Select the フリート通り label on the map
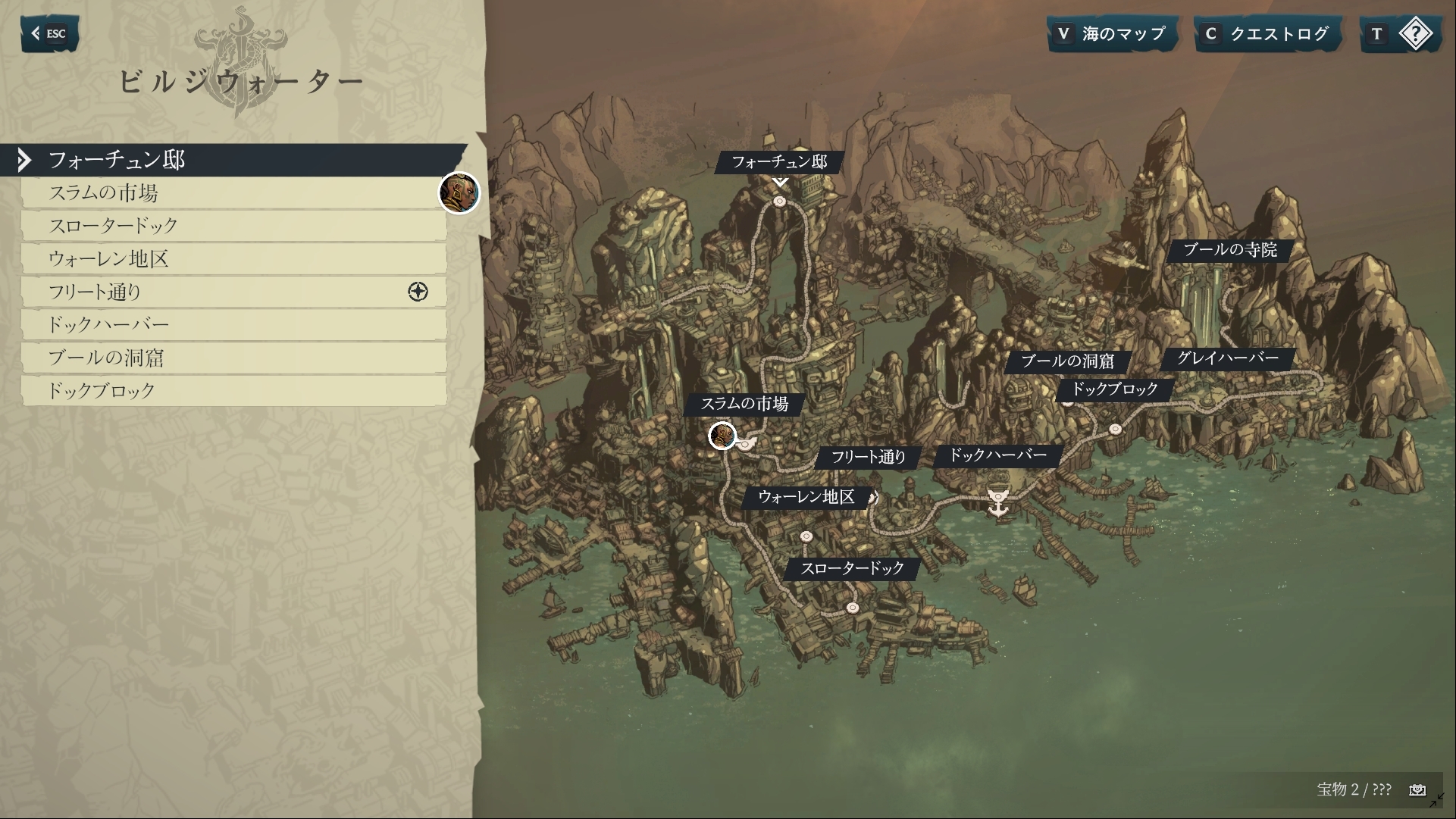 tap(869, 457)
